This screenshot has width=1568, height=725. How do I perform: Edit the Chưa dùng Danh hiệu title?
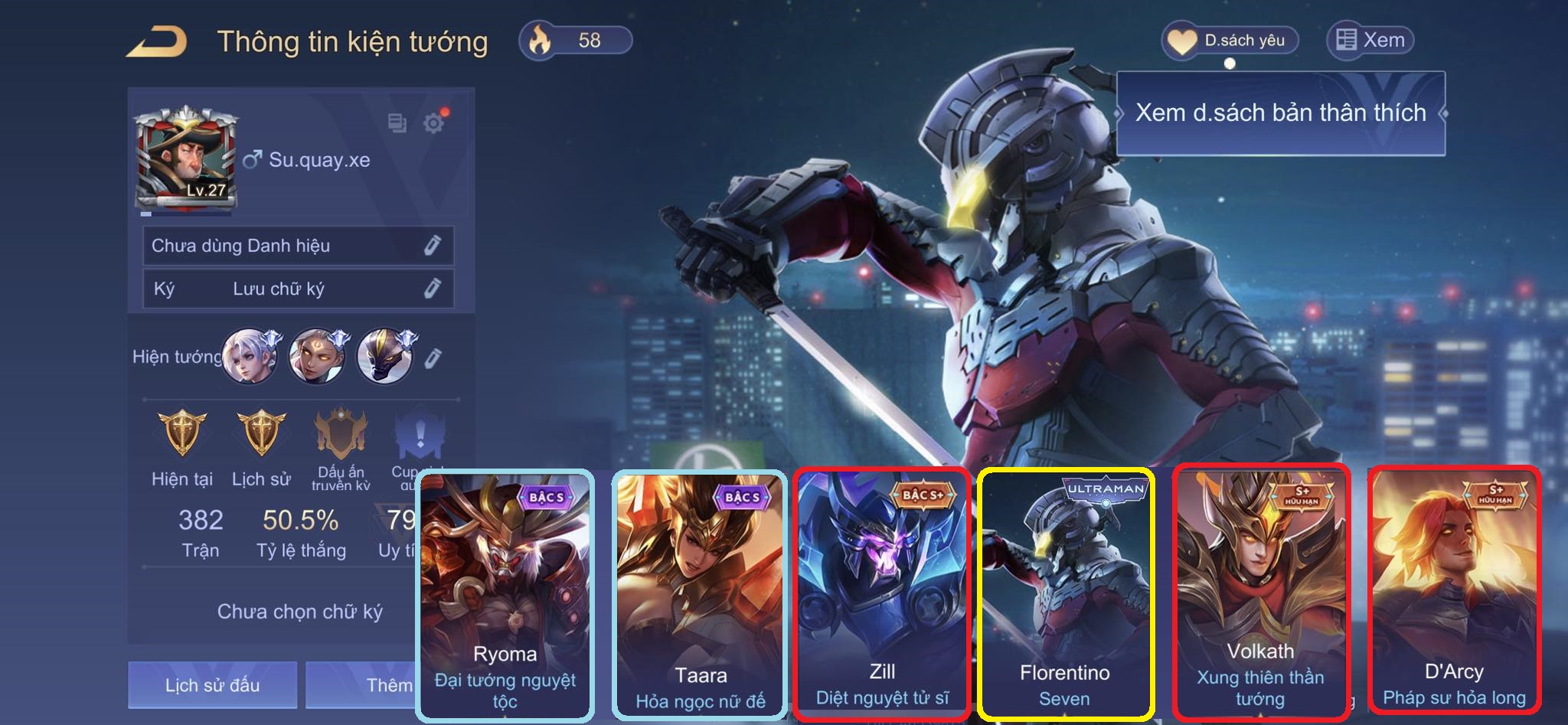click(x=433, y=245)
